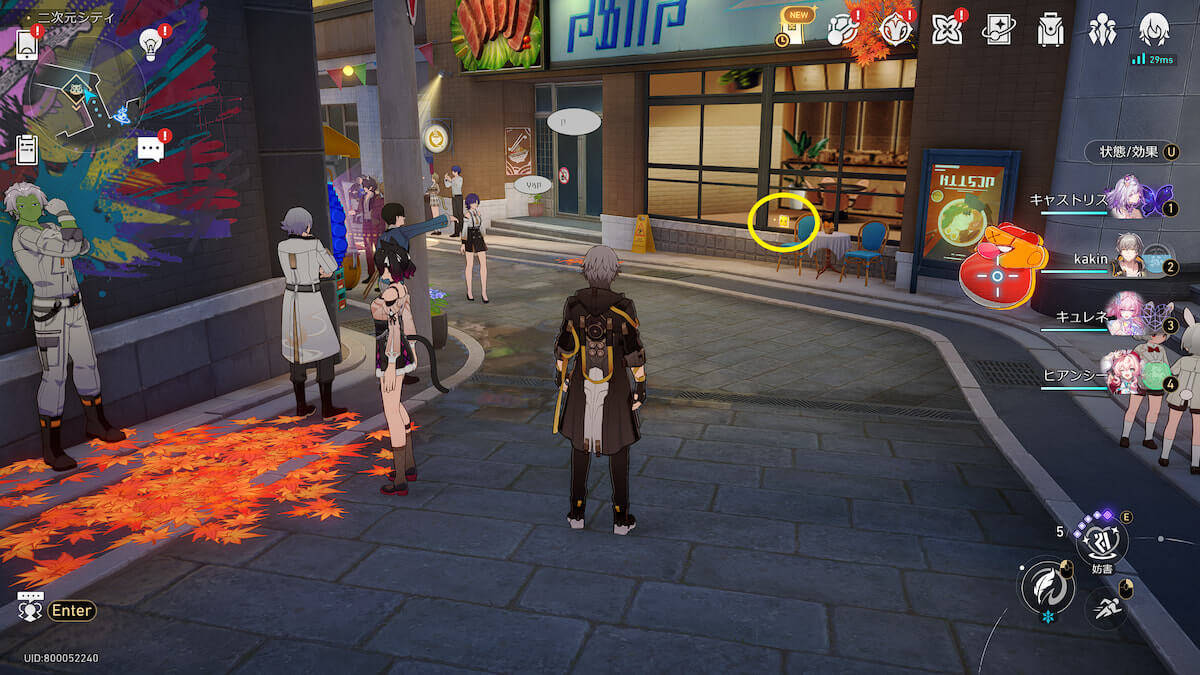Open the lightbulb tutorial tips icon
Image resolution: width=1200 pixels, height=675 pixels.
point(151,44)
